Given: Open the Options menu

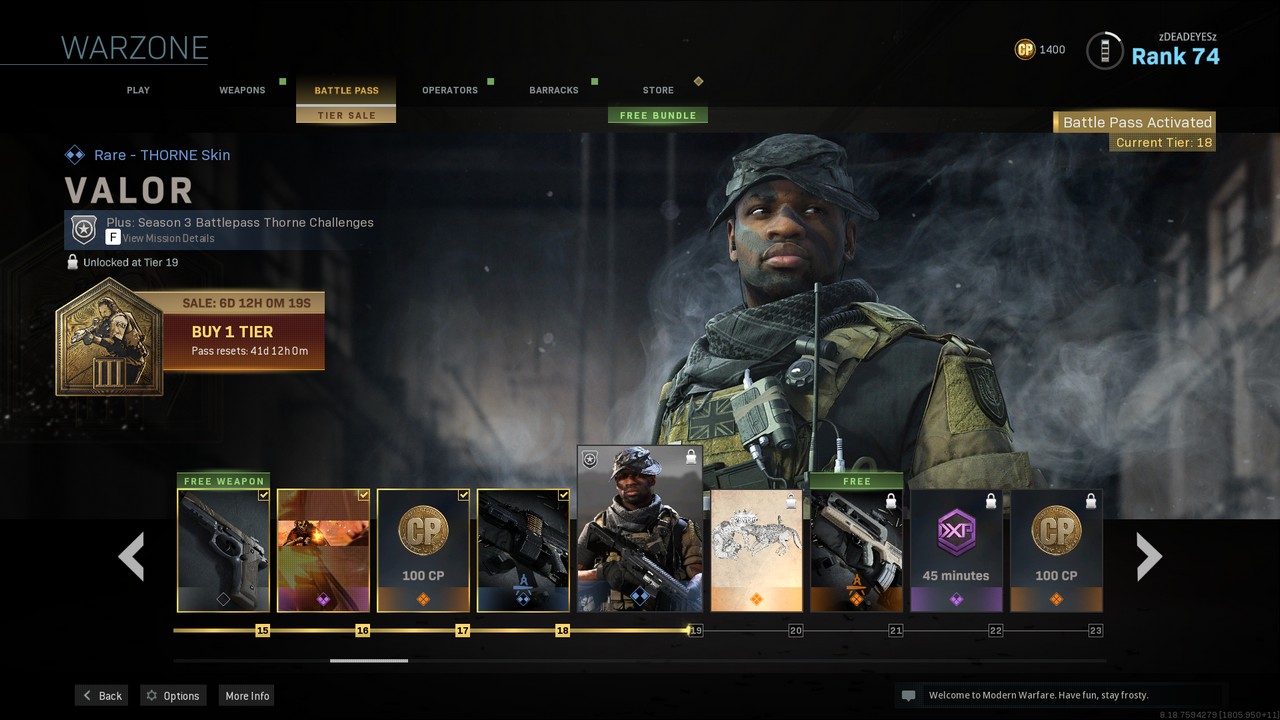Looking at the screenshot, I should click(x=172, y=695).
